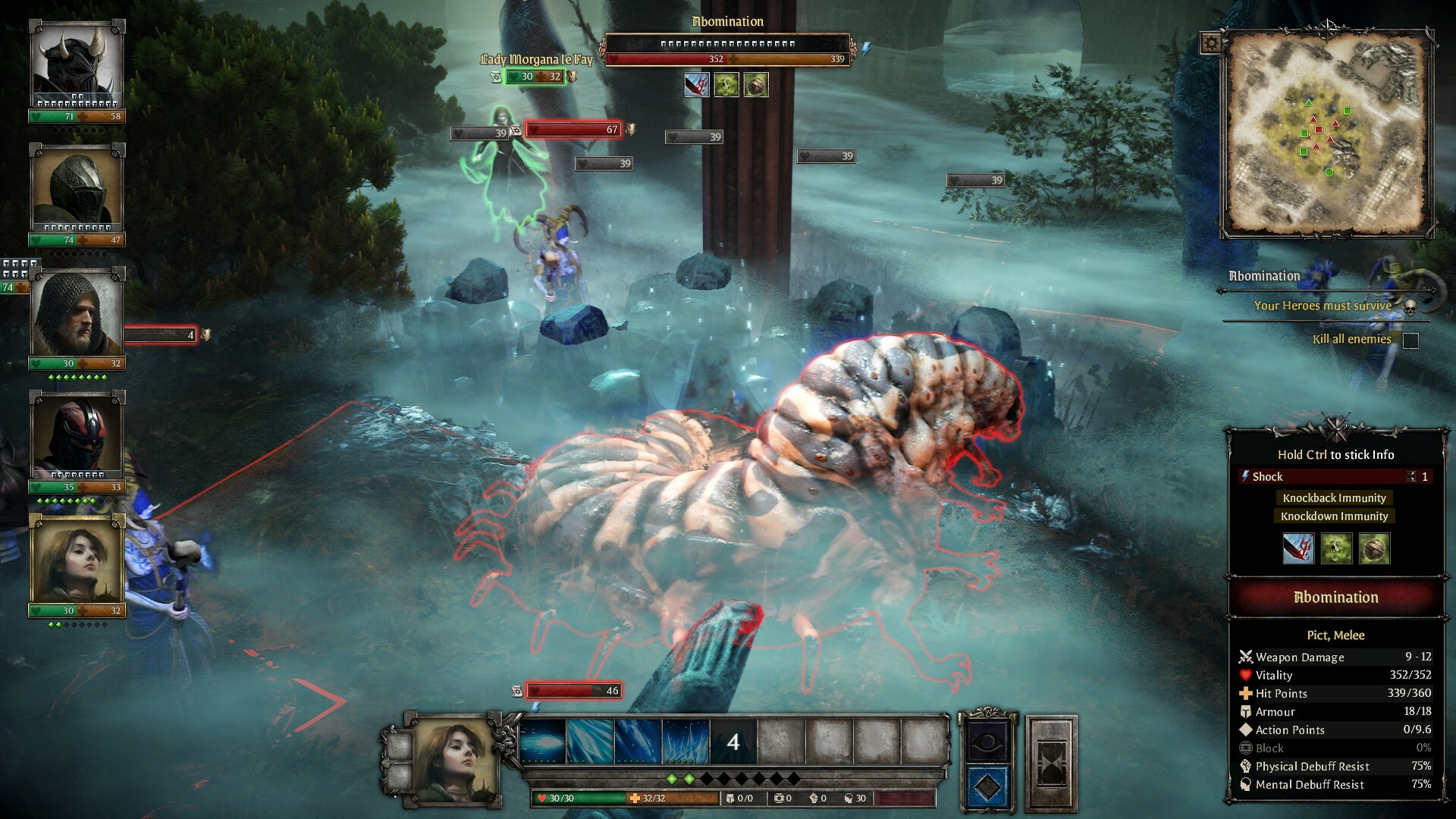Click the darkened ability showing cooldown 4
The width and height of the screenshot is (1456, 819).
point(732,742)
